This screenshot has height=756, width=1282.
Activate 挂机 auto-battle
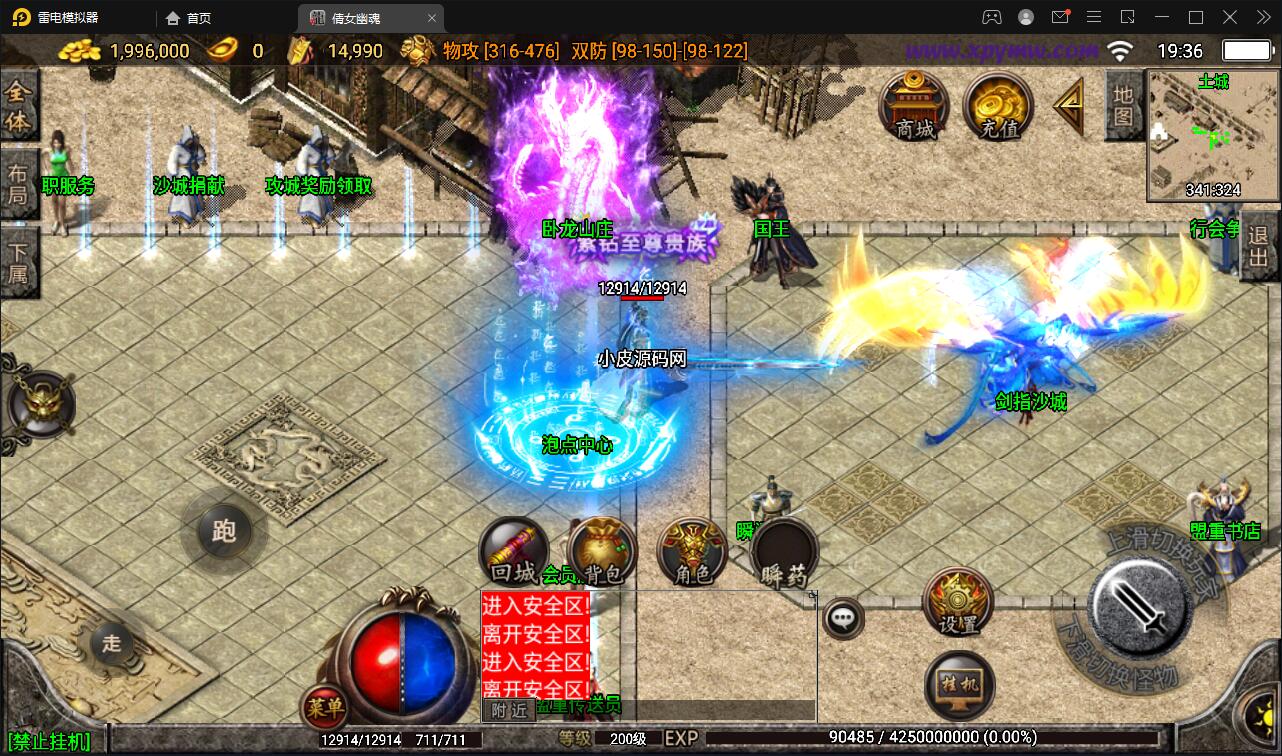tap(959, 685)
